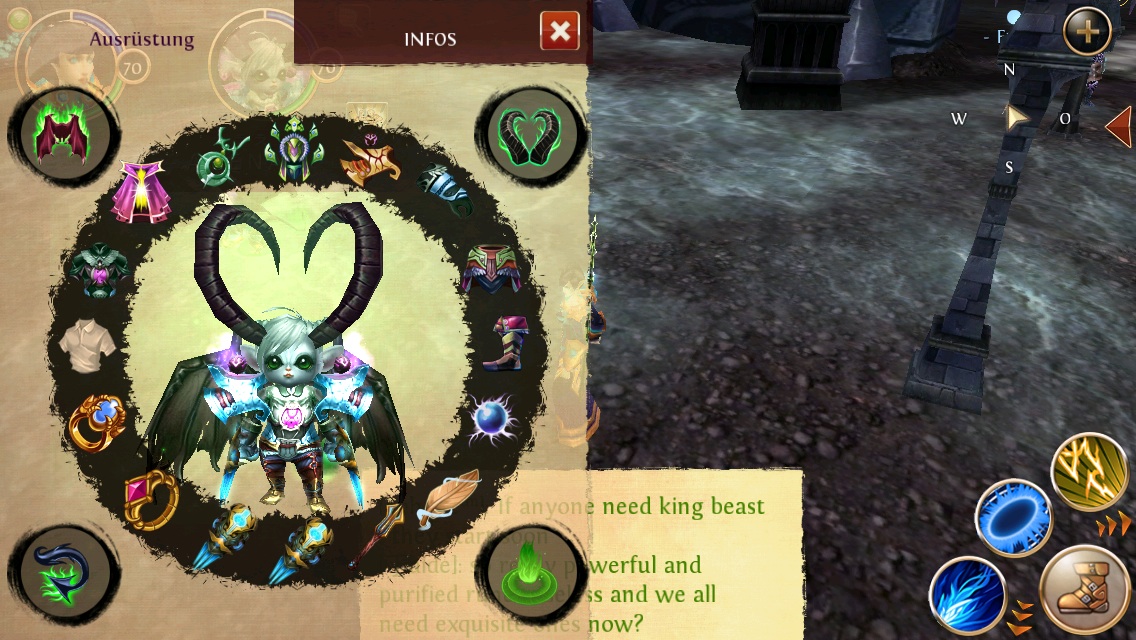Open the Infos tab

(430, 39)
